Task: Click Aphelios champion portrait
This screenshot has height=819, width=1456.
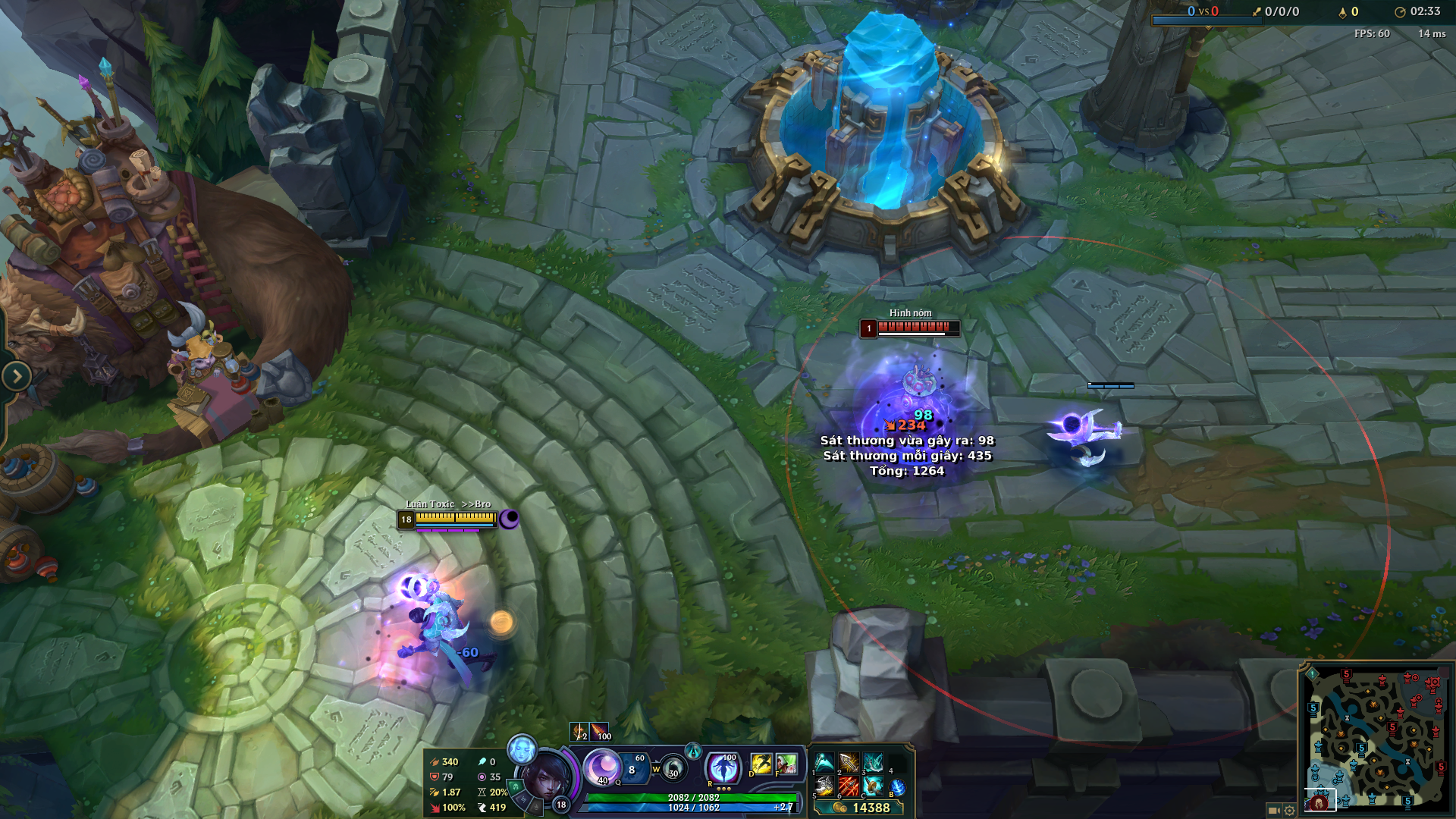Action: click(544, 776)
